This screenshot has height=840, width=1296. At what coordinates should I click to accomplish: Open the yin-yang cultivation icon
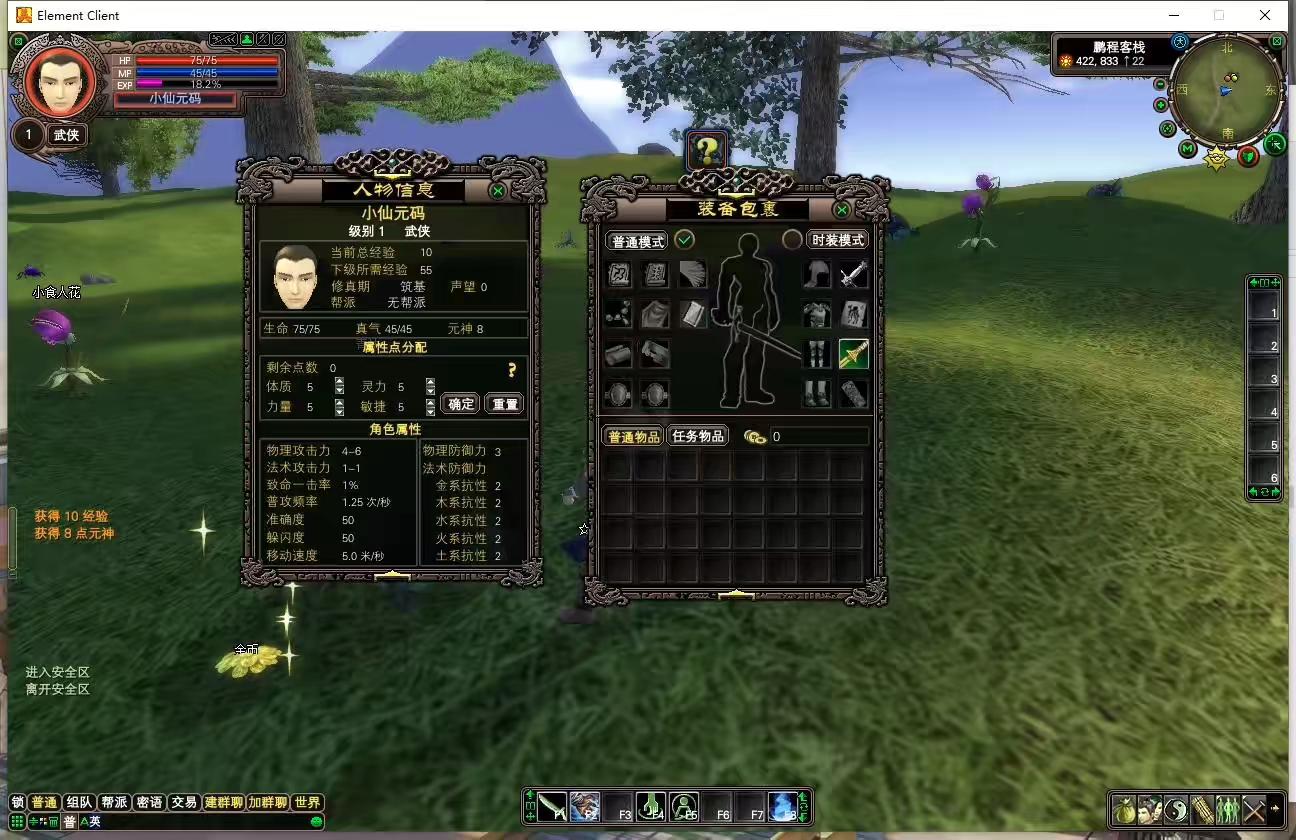click(x=1177, y=810)
